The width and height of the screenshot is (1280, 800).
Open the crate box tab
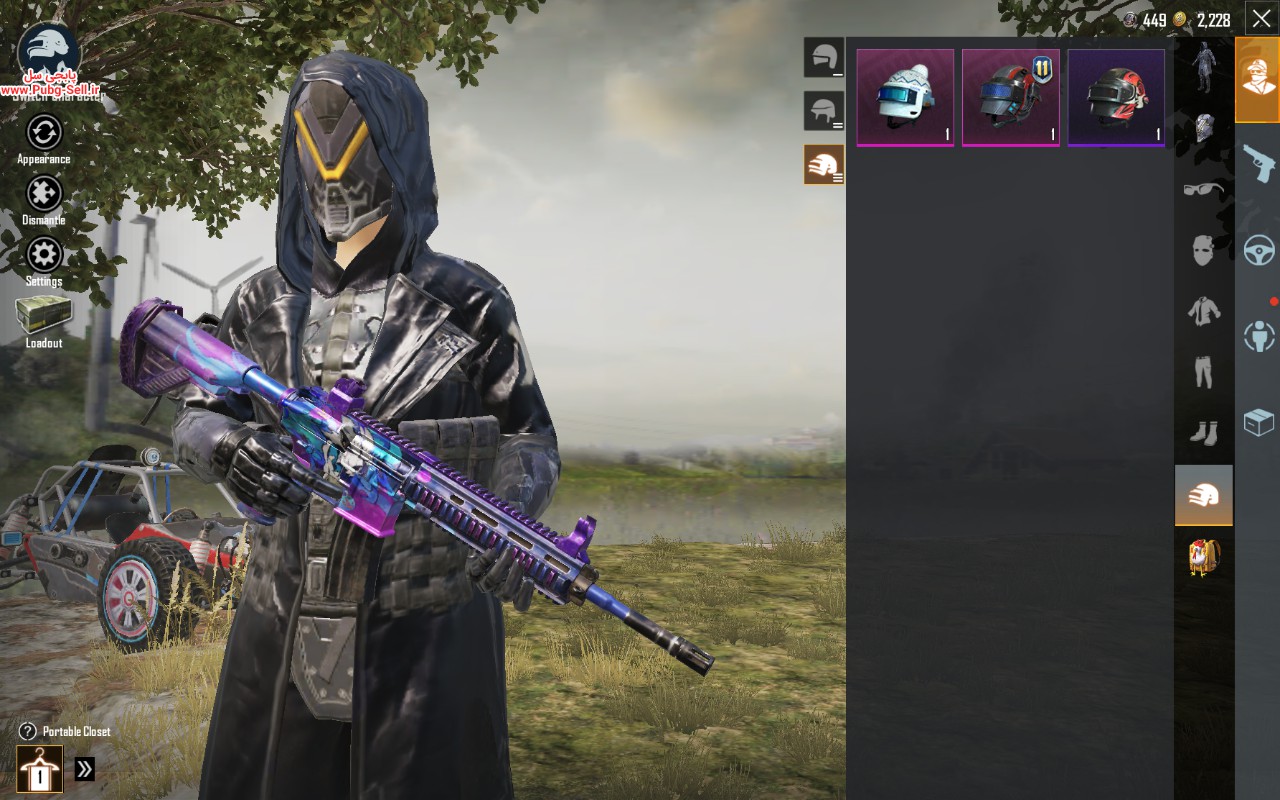coord(1258,422)
